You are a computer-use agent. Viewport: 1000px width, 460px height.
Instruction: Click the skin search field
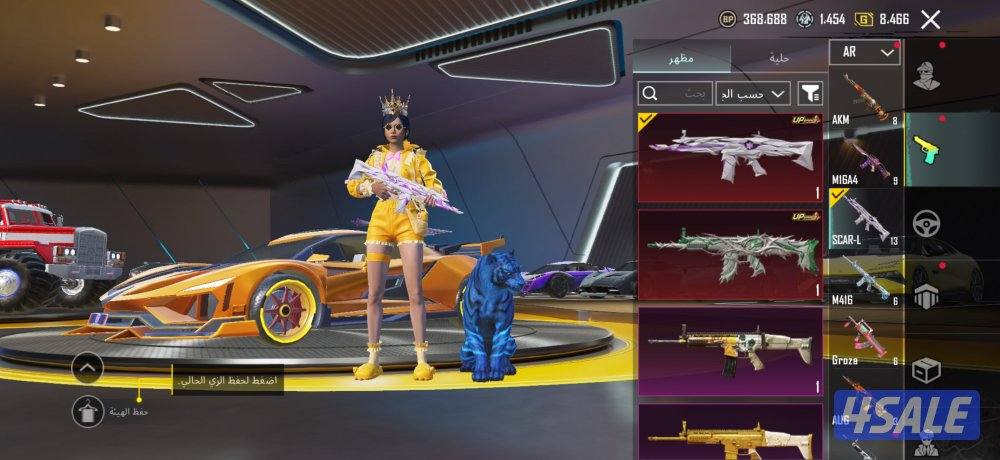(x=675, y=93)
